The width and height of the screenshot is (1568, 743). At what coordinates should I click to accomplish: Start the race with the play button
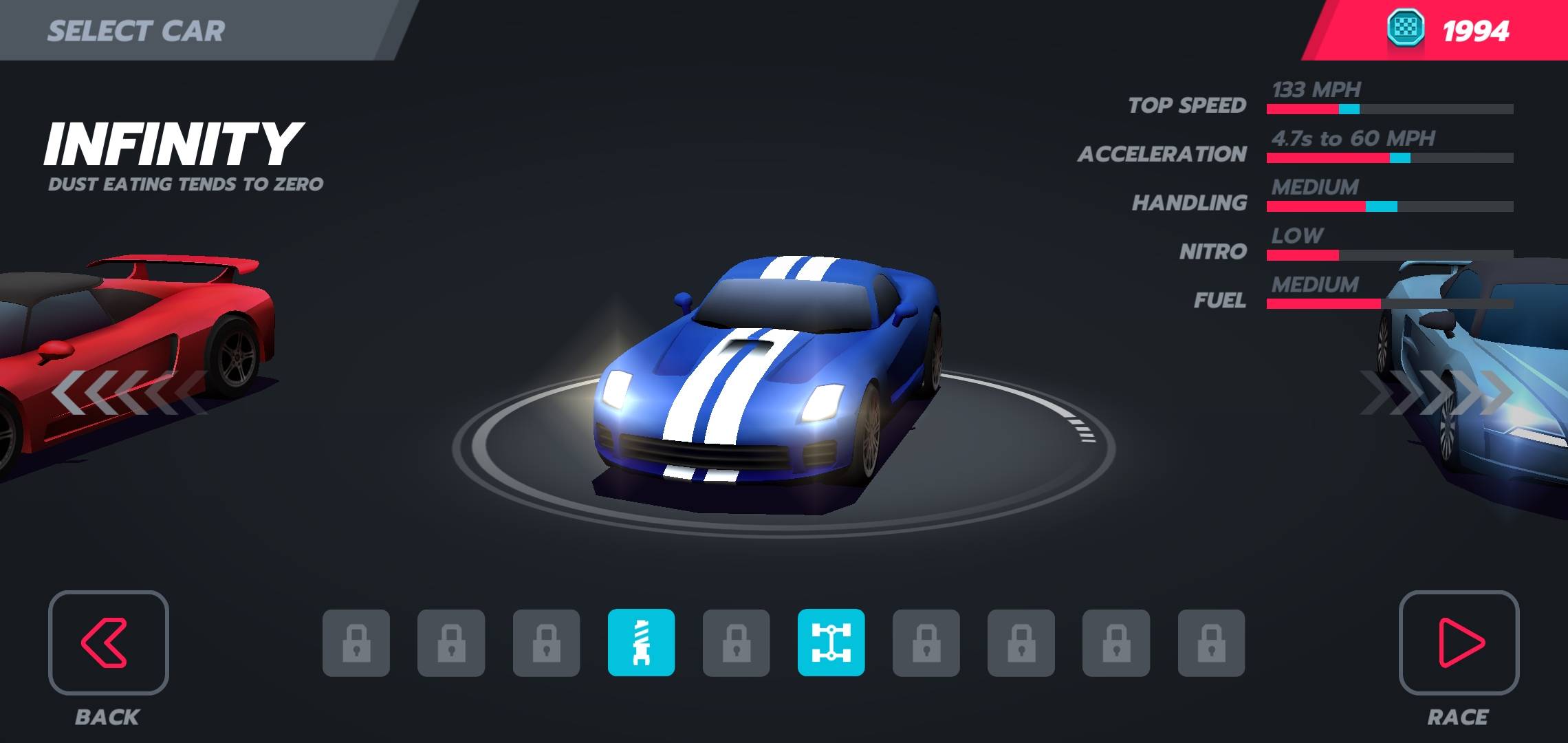pos(1459,643)
